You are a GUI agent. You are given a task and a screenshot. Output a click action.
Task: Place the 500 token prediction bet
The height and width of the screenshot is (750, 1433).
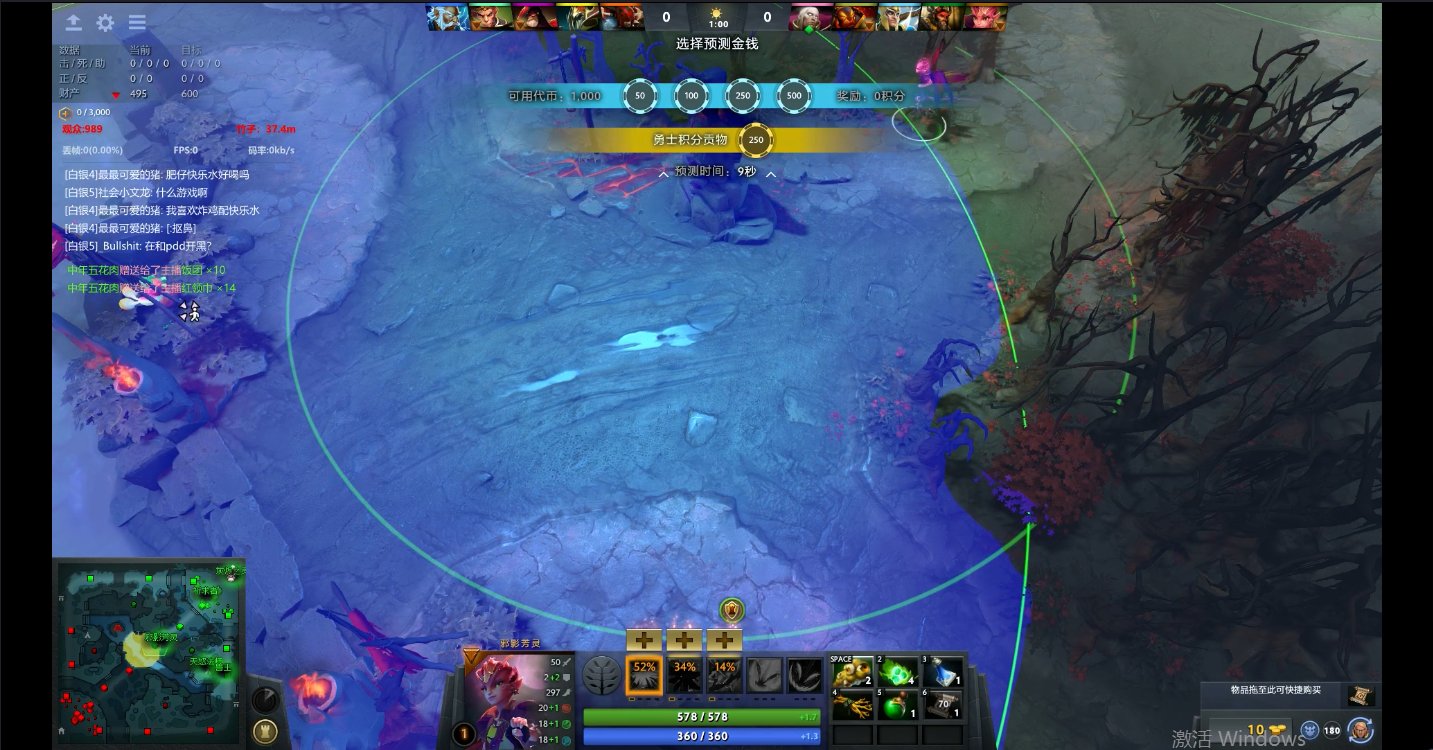pos(795,96)
